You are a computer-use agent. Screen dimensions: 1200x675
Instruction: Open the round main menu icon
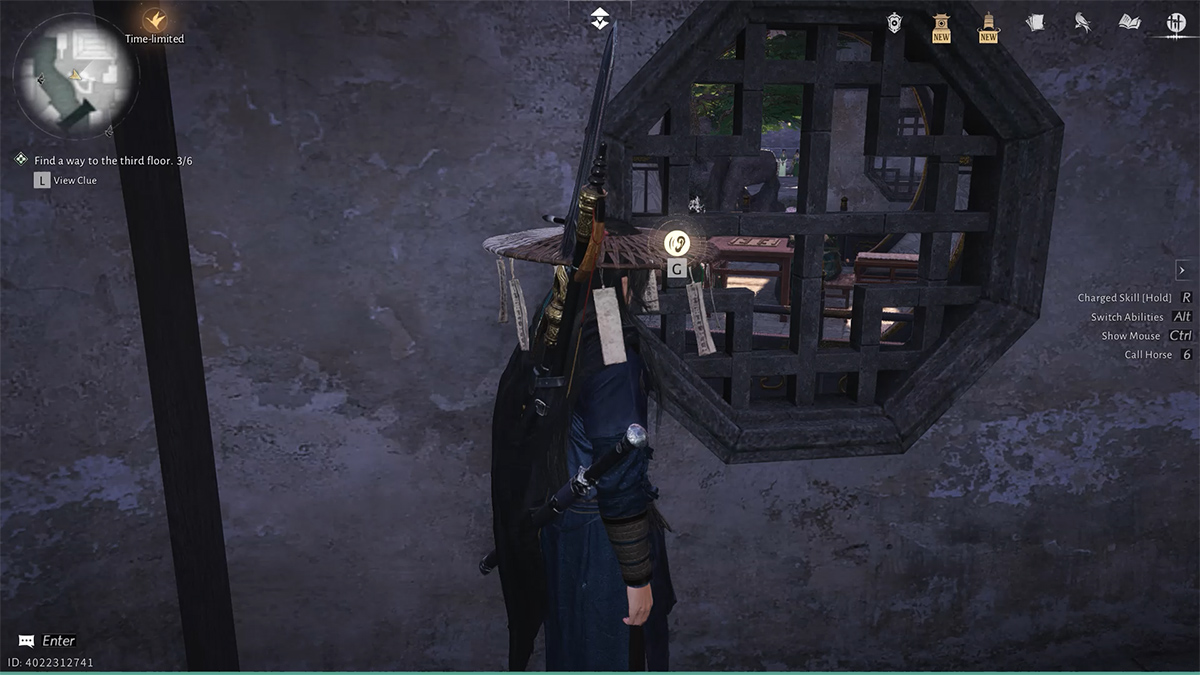coord(1176,22)
